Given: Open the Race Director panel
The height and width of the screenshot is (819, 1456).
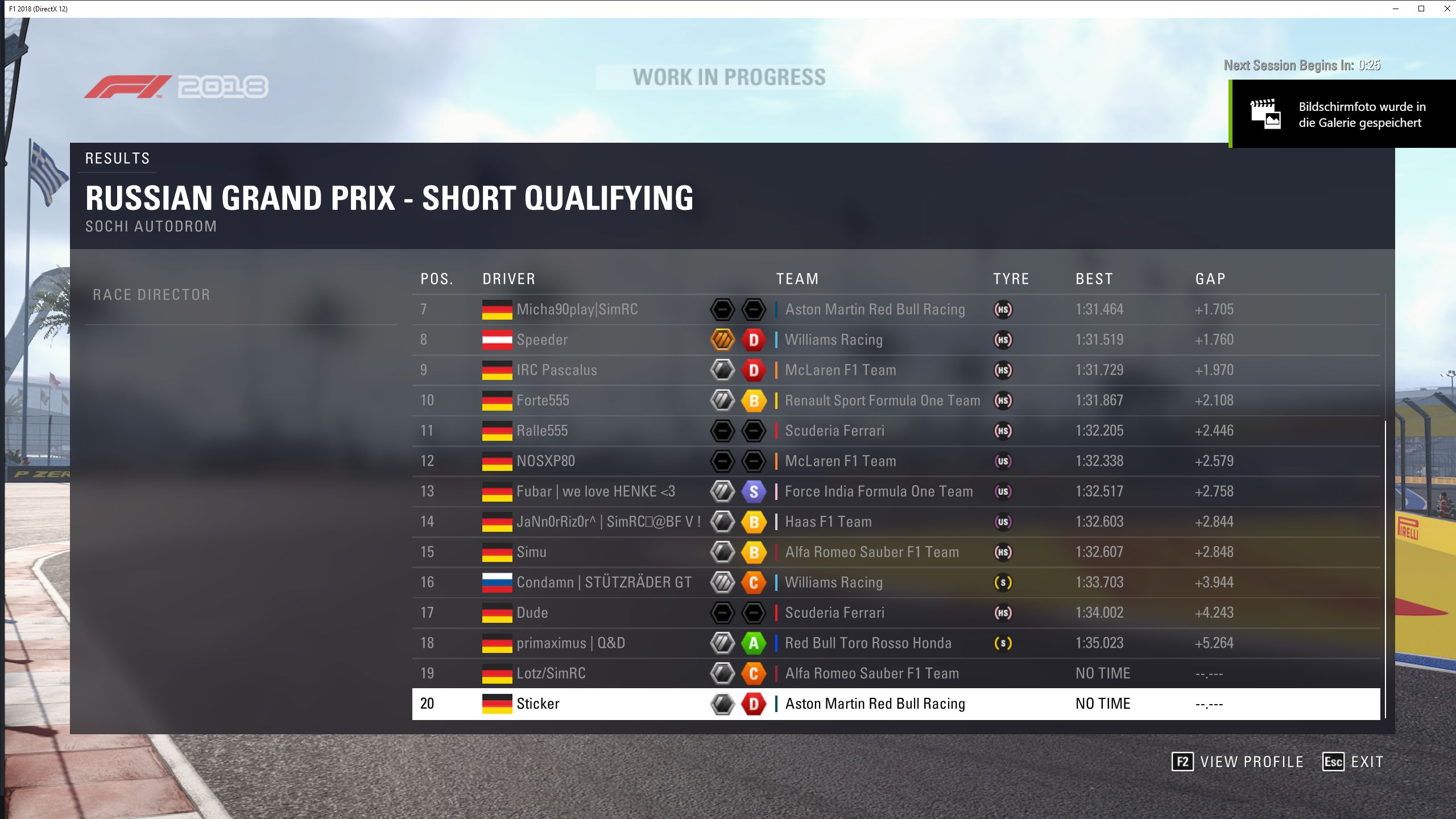Looking at the screenshot, I should pyautogui.click(x=151, y=295).
